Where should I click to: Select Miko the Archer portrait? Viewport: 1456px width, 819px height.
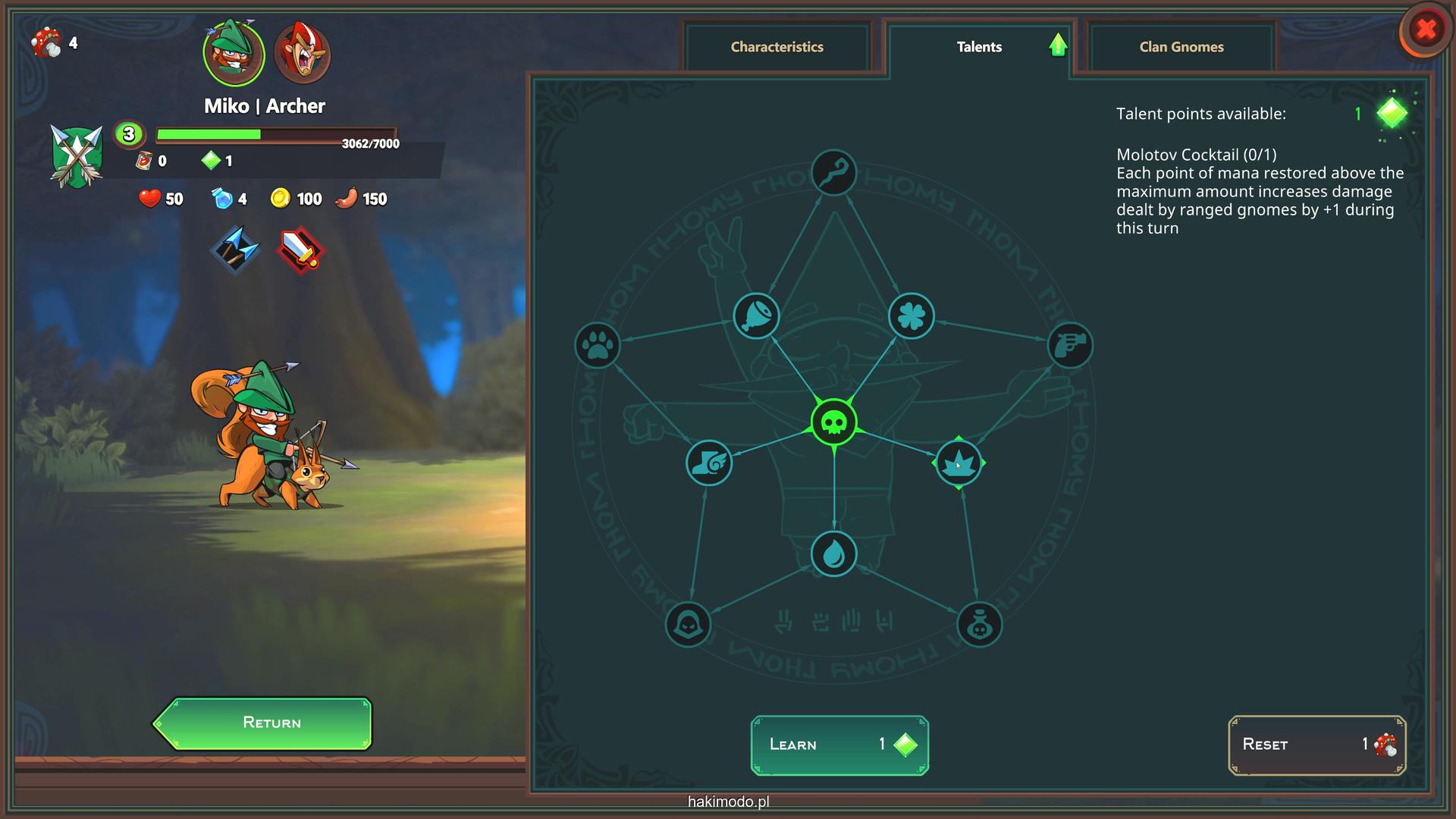(234, 53)
